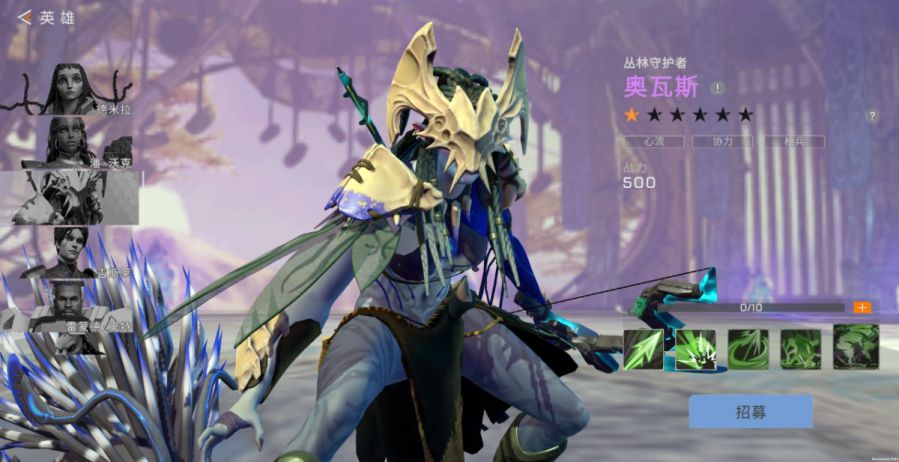Click the third trait tag right of 协力
Screen dimensions: 899x462
[793, 142]
